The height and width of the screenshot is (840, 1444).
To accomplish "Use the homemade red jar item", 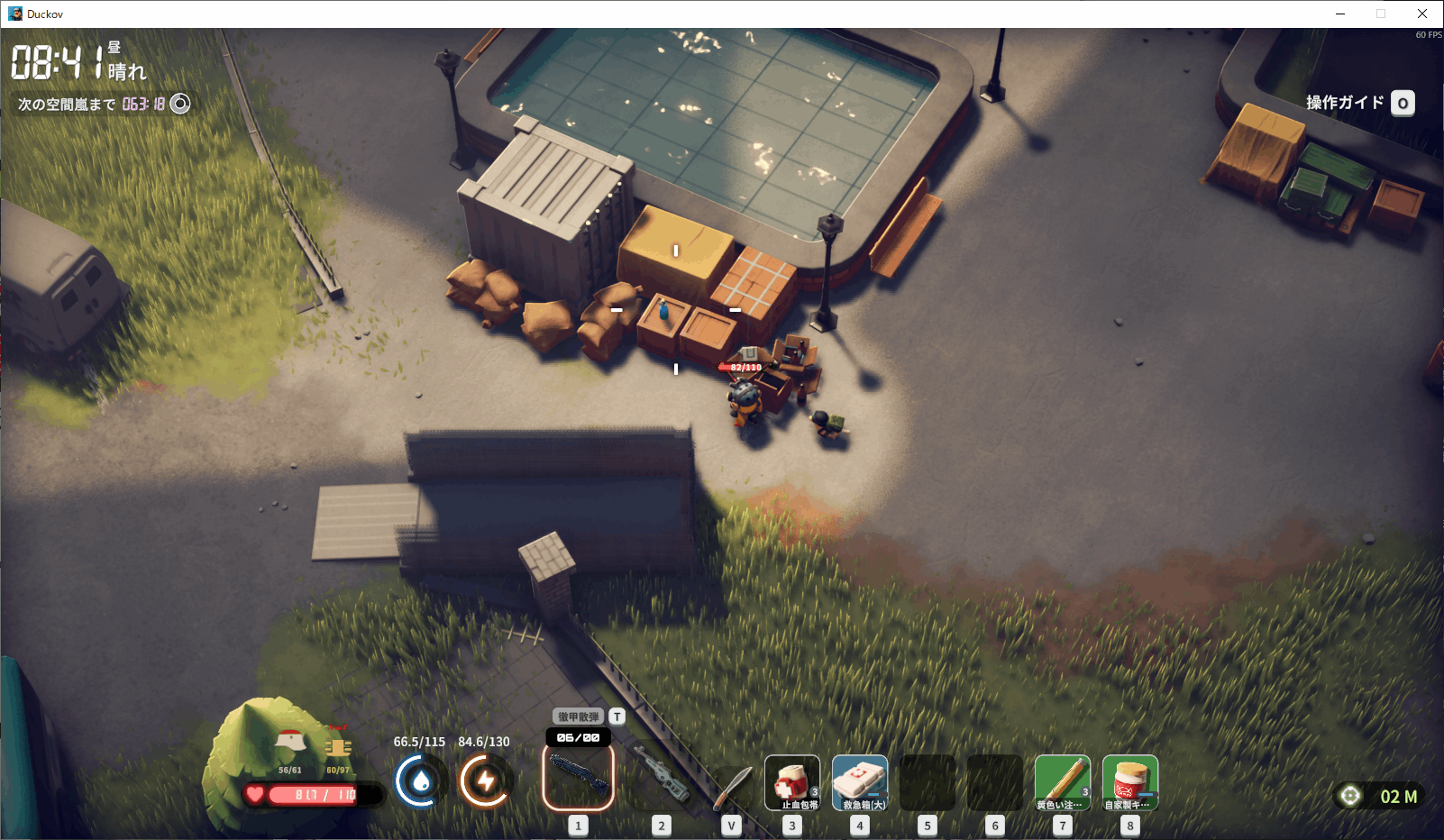I will click(x=1129, y=782).
